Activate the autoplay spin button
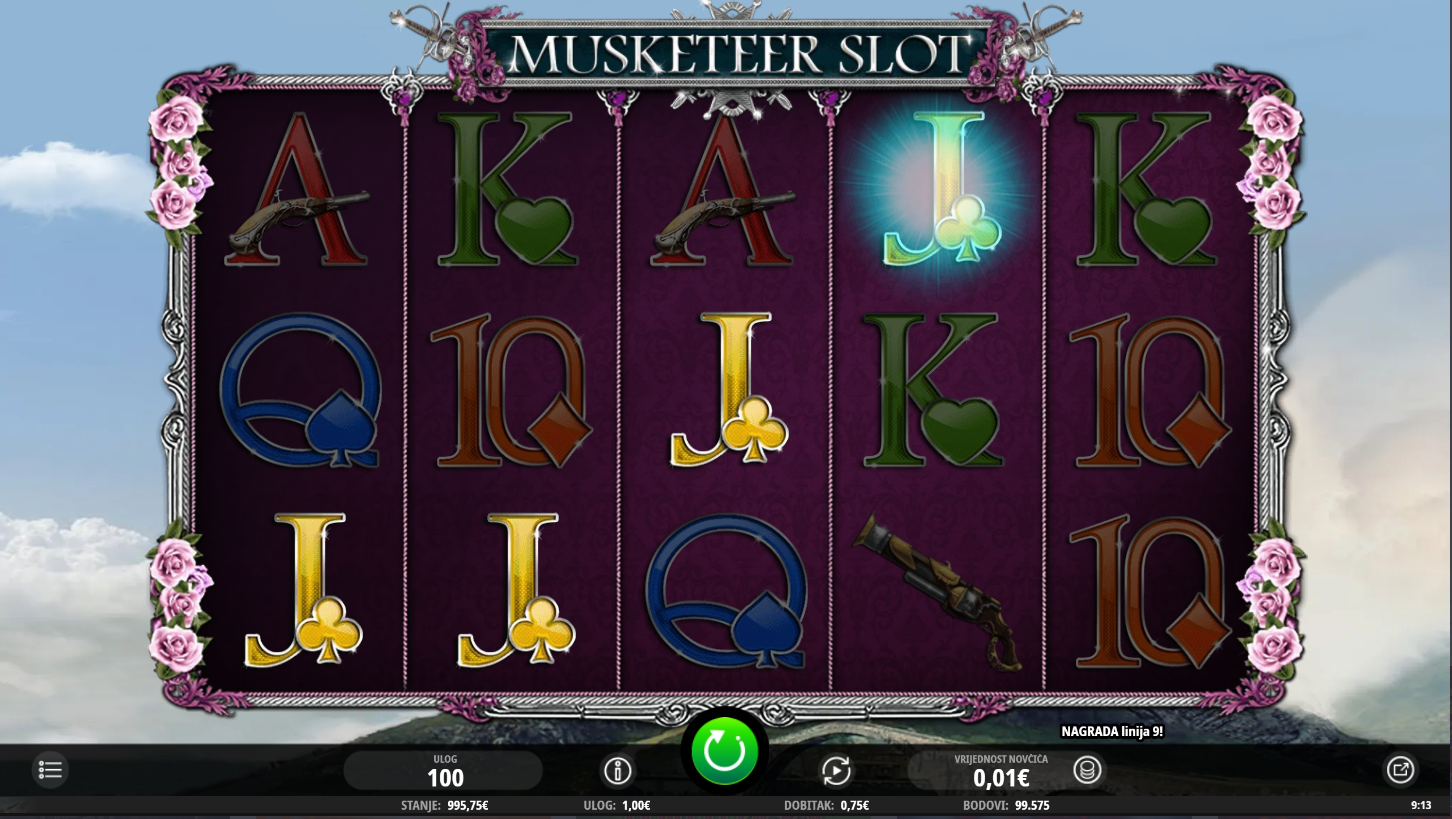 click(836, 771)
